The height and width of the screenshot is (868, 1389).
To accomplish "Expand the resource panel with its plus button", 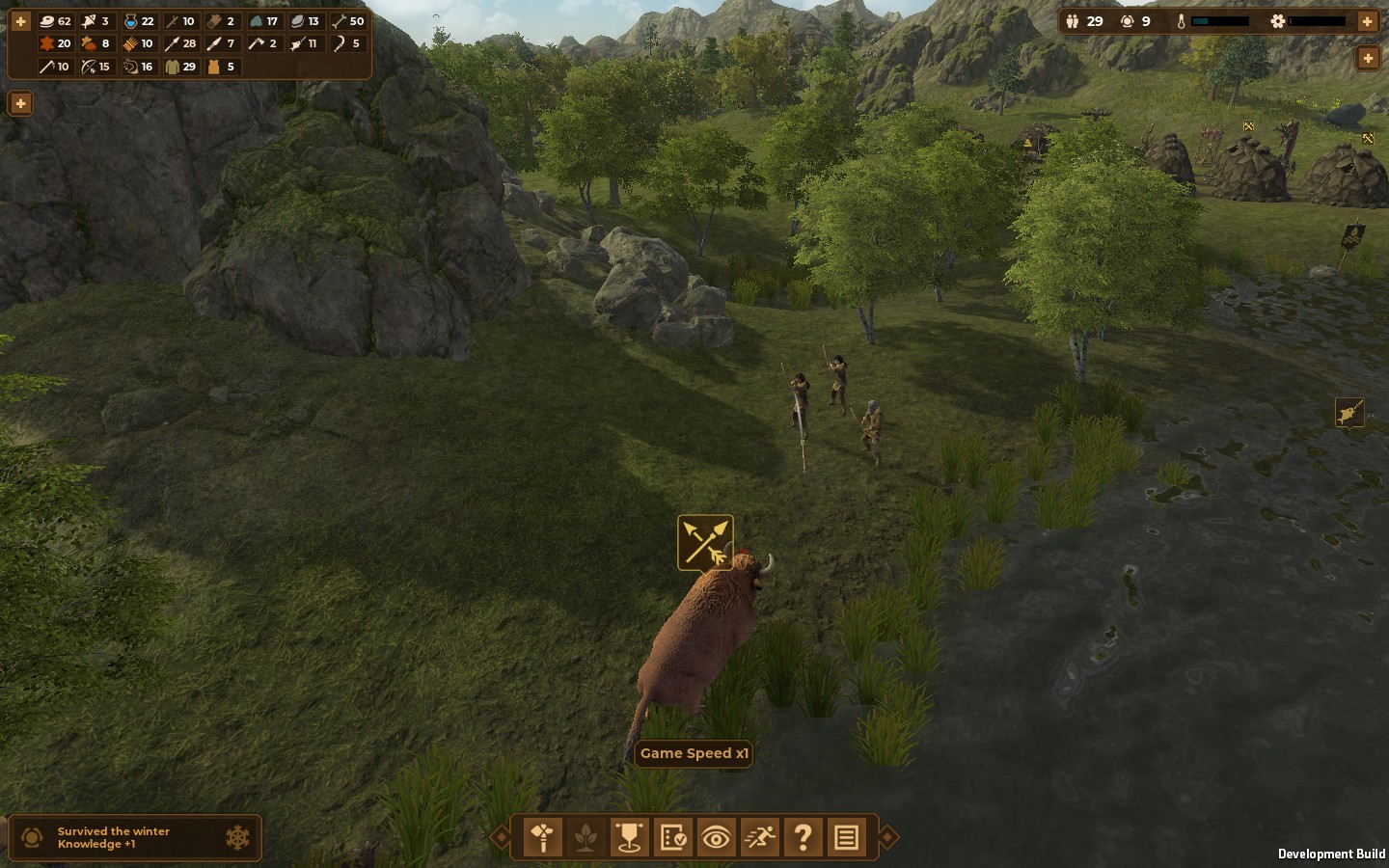I will tap(20, 20).
